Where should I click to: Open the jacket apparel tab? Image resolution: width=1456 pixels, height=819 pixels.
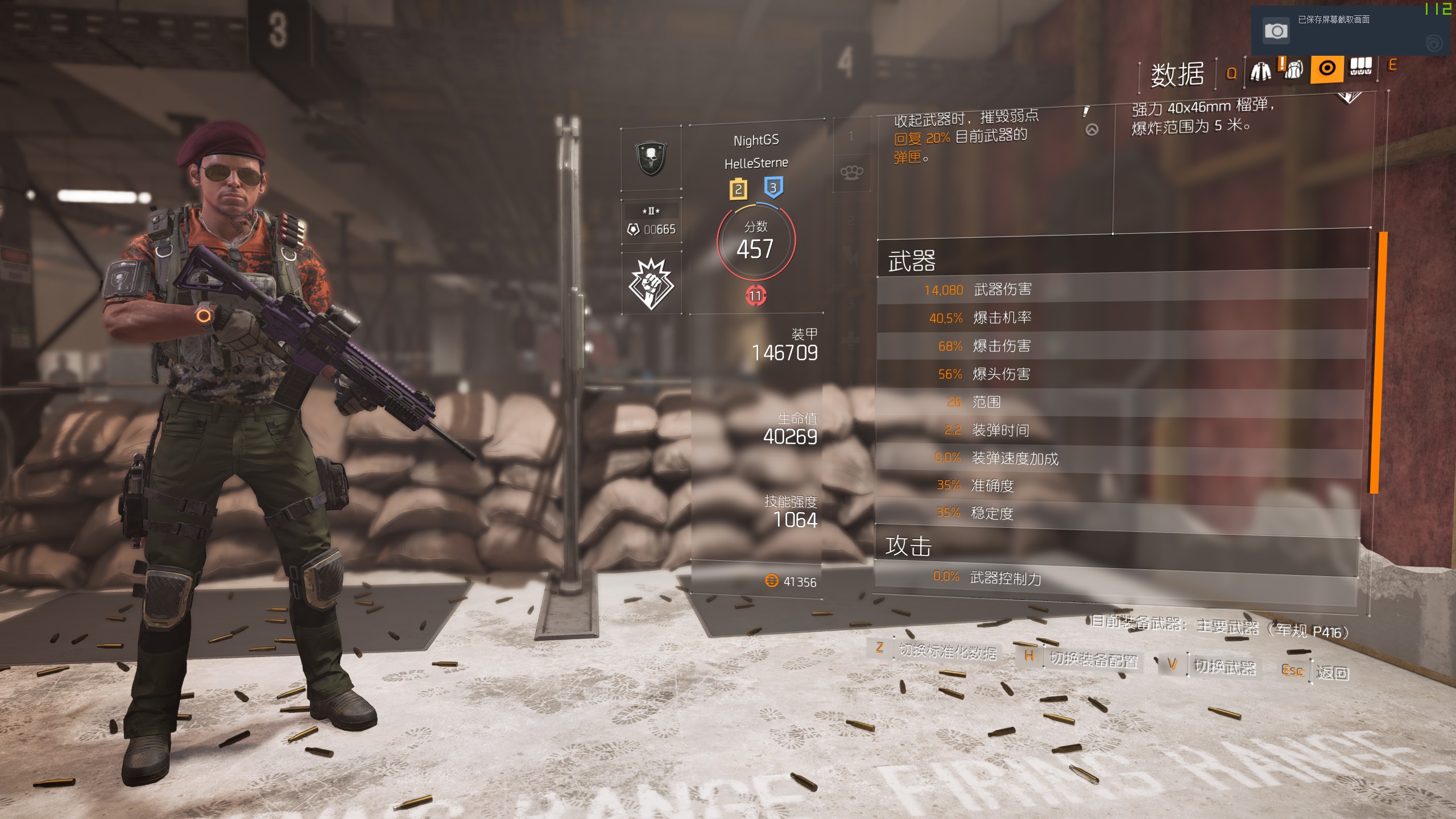(1260, 71)
